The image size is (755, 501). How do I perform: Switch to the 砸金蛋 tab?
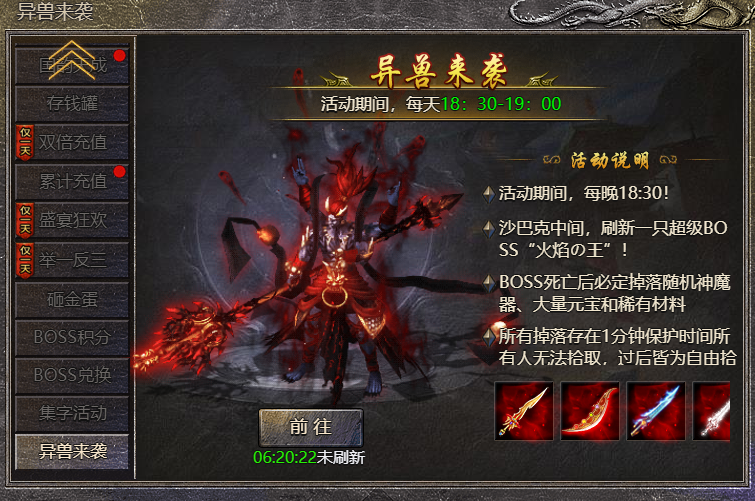tap(72, 298)
